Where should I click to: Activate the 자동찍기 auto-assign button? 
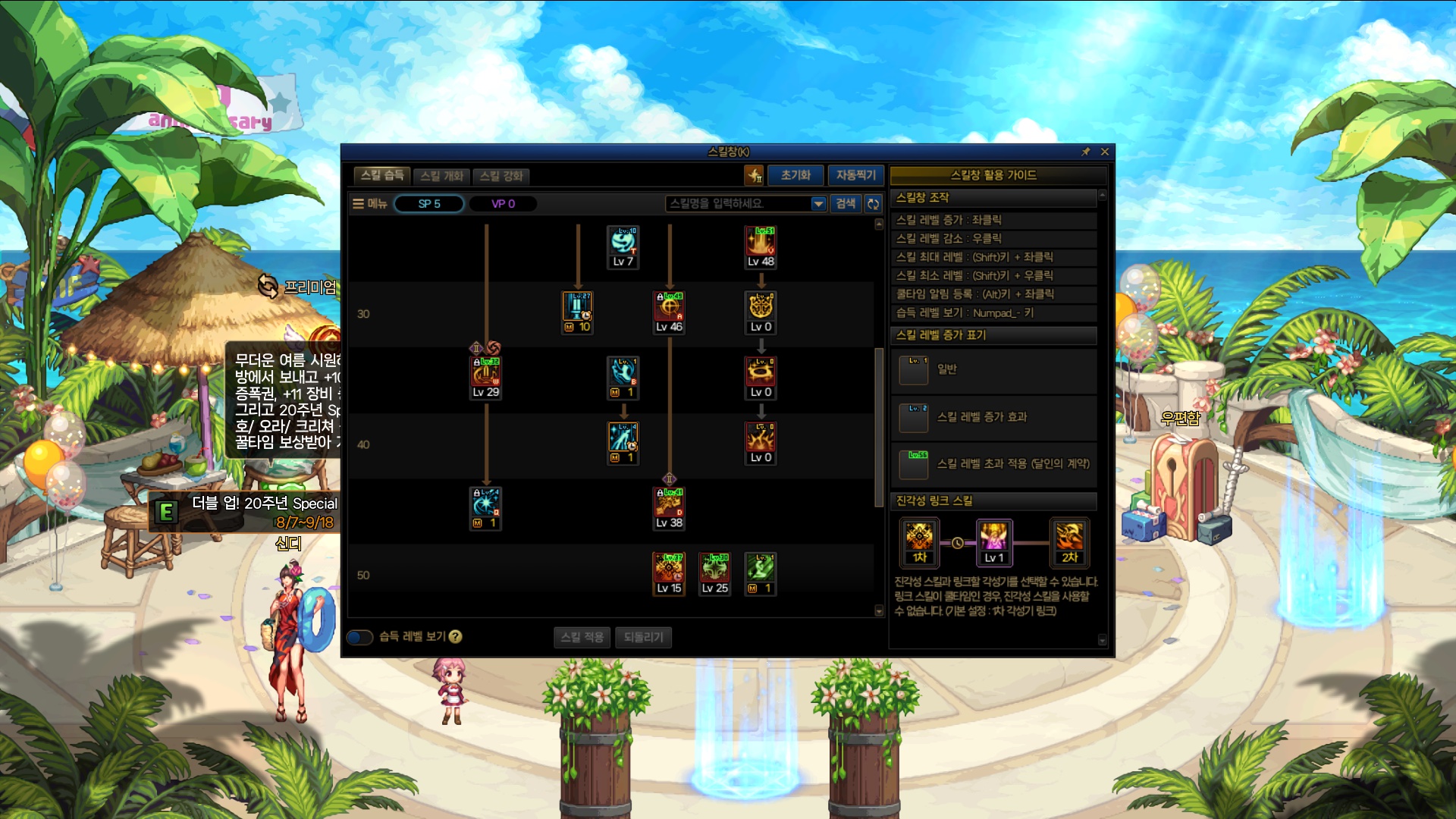[x=855, y=175]
